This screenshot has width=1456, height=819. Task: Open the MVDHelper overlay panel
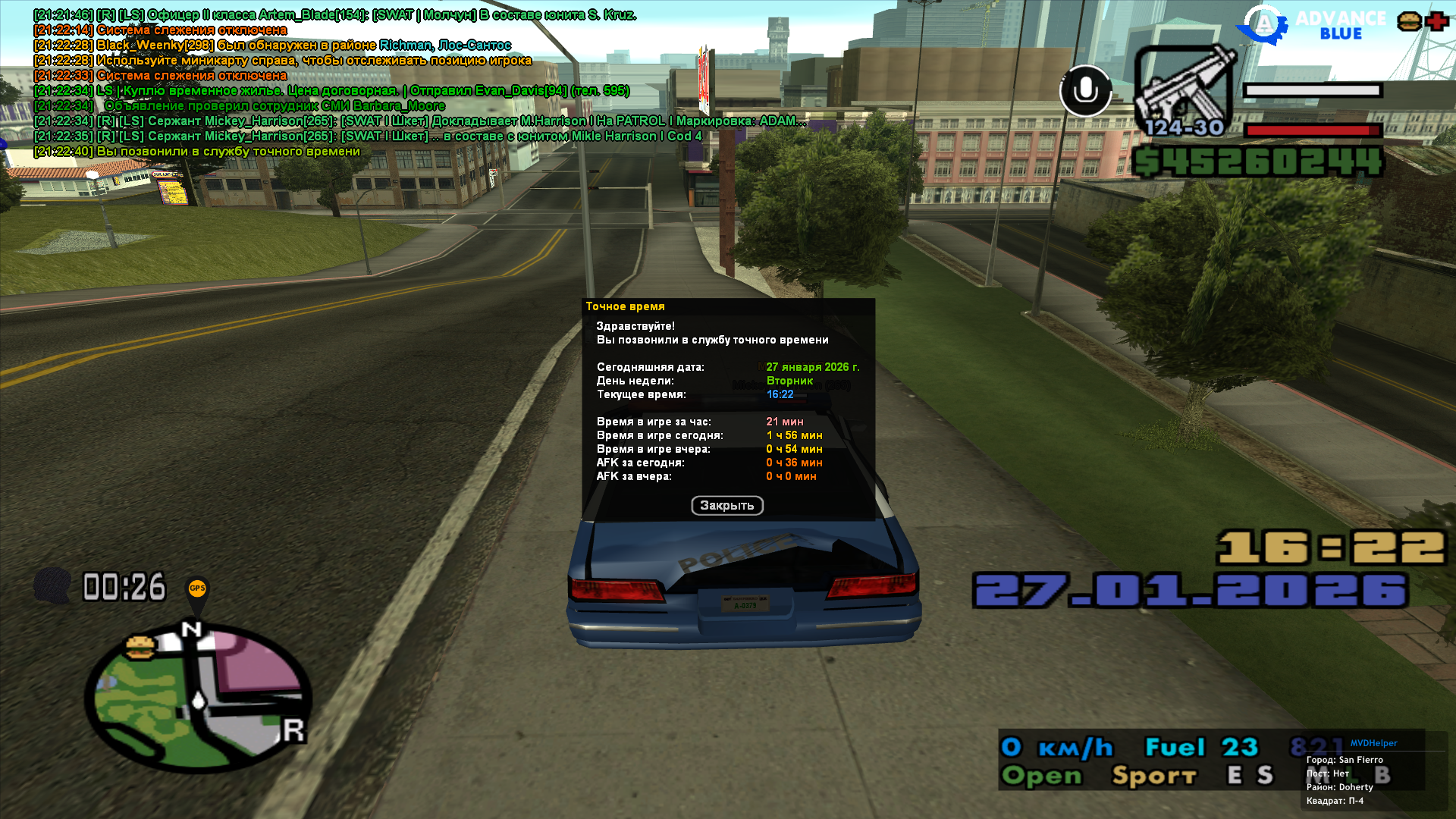1373,743
